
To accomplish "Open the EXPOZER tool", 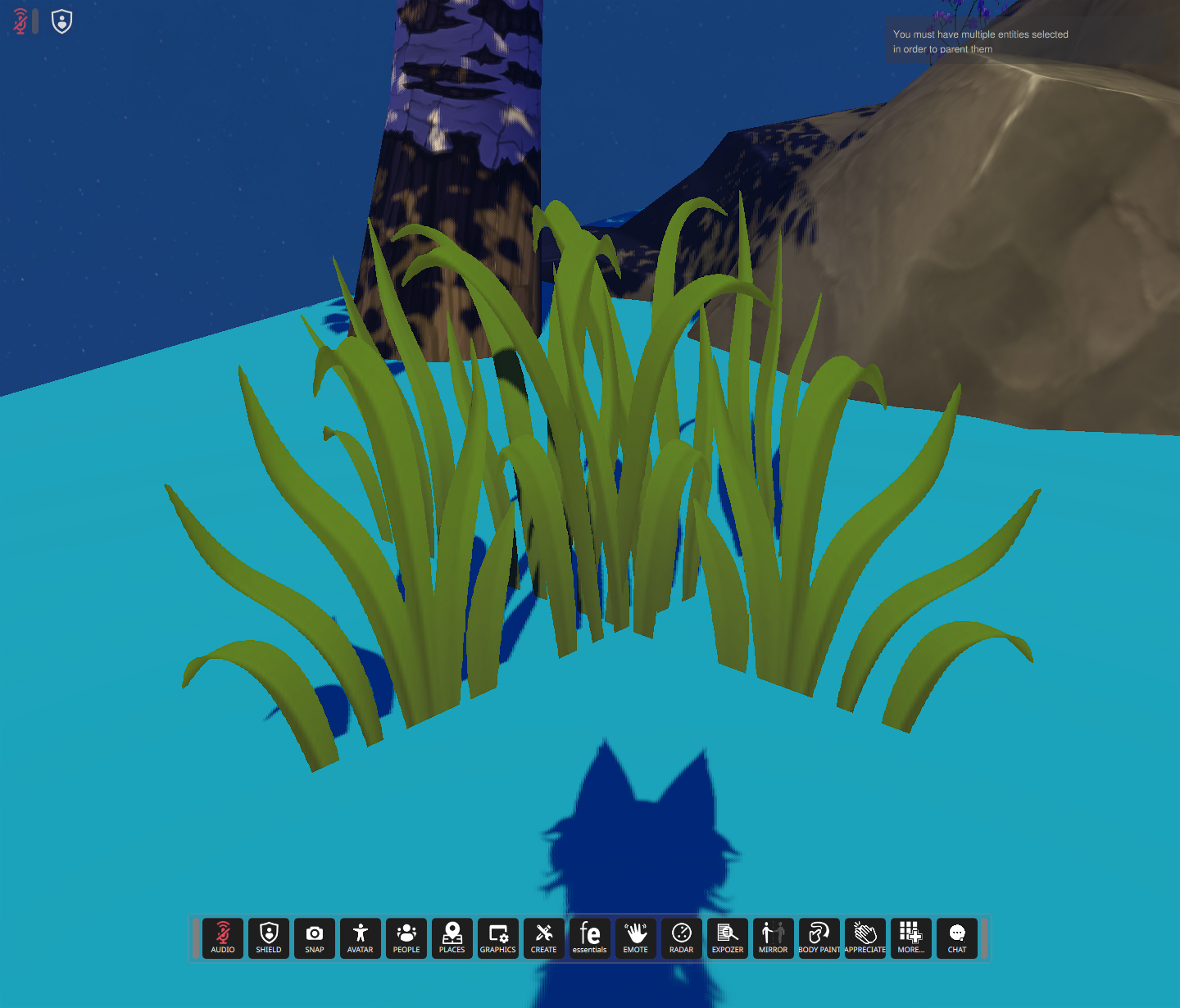I will point(727,938).
